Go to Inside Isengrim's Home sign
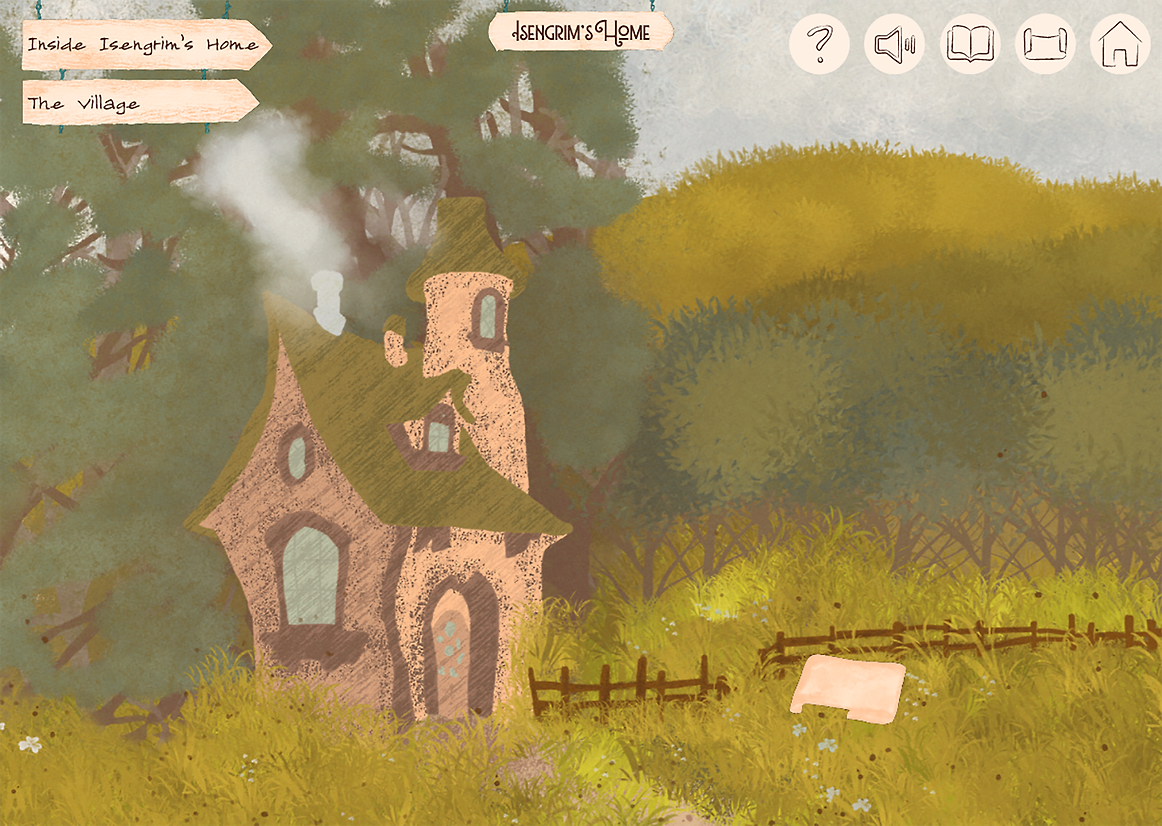Image resolution: width=1162 pixels, height=826 pixels. click(144, 45)
